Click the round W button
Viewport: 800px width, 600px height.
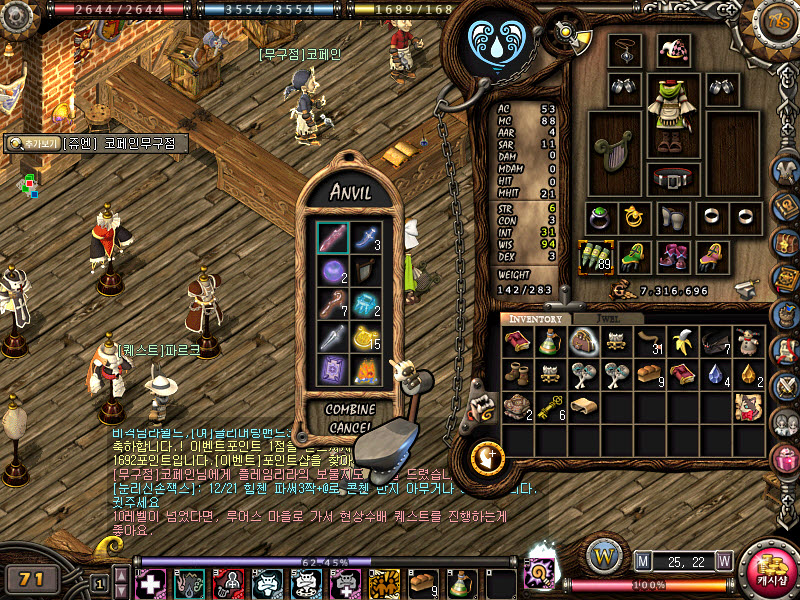pyautogui.click(x=604, y=556)
